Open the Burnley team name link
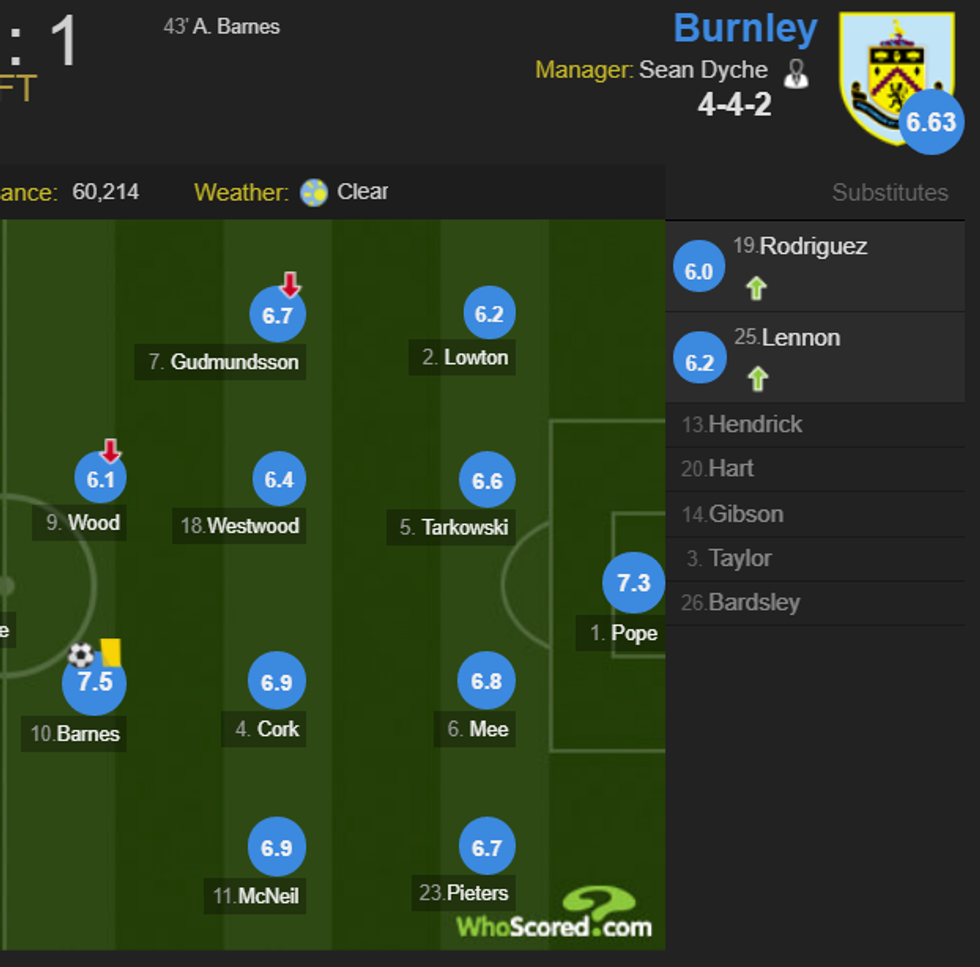This screenshot has height=967, width=980. 745,29
